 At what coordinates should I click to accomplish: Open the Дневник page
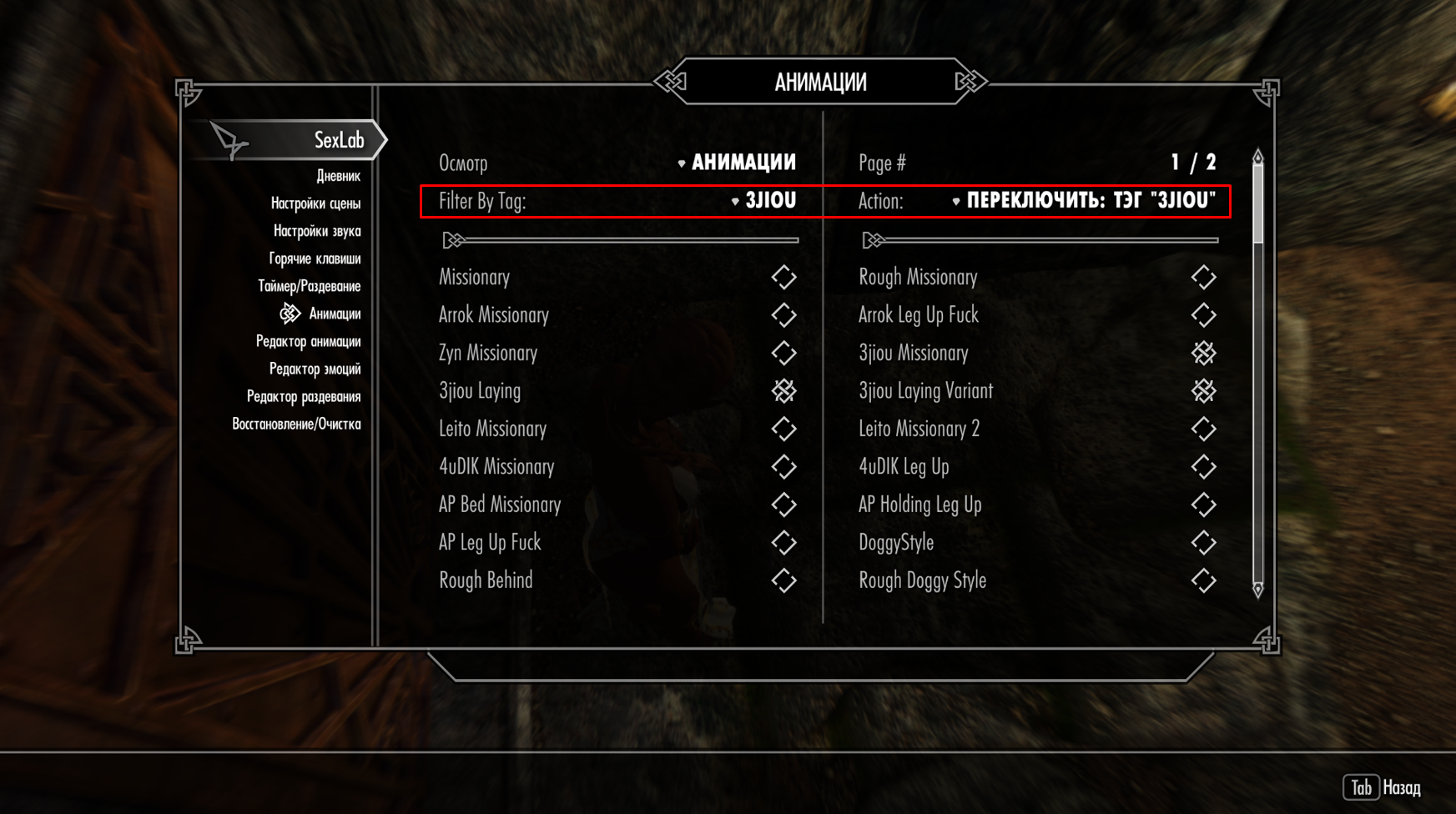(338, 176)
